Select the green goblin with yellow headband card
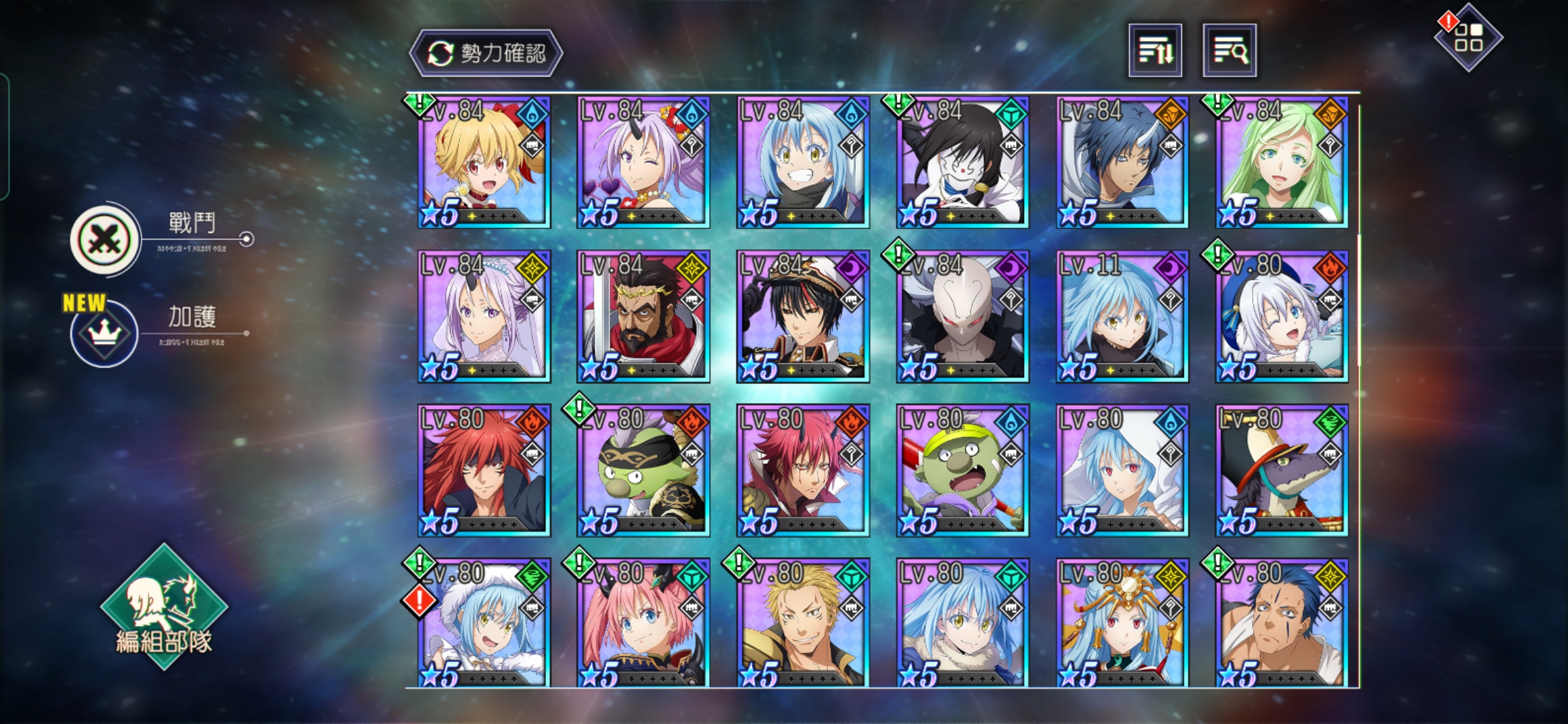Viewport: 1568px width, 724px height. point(962,471)
